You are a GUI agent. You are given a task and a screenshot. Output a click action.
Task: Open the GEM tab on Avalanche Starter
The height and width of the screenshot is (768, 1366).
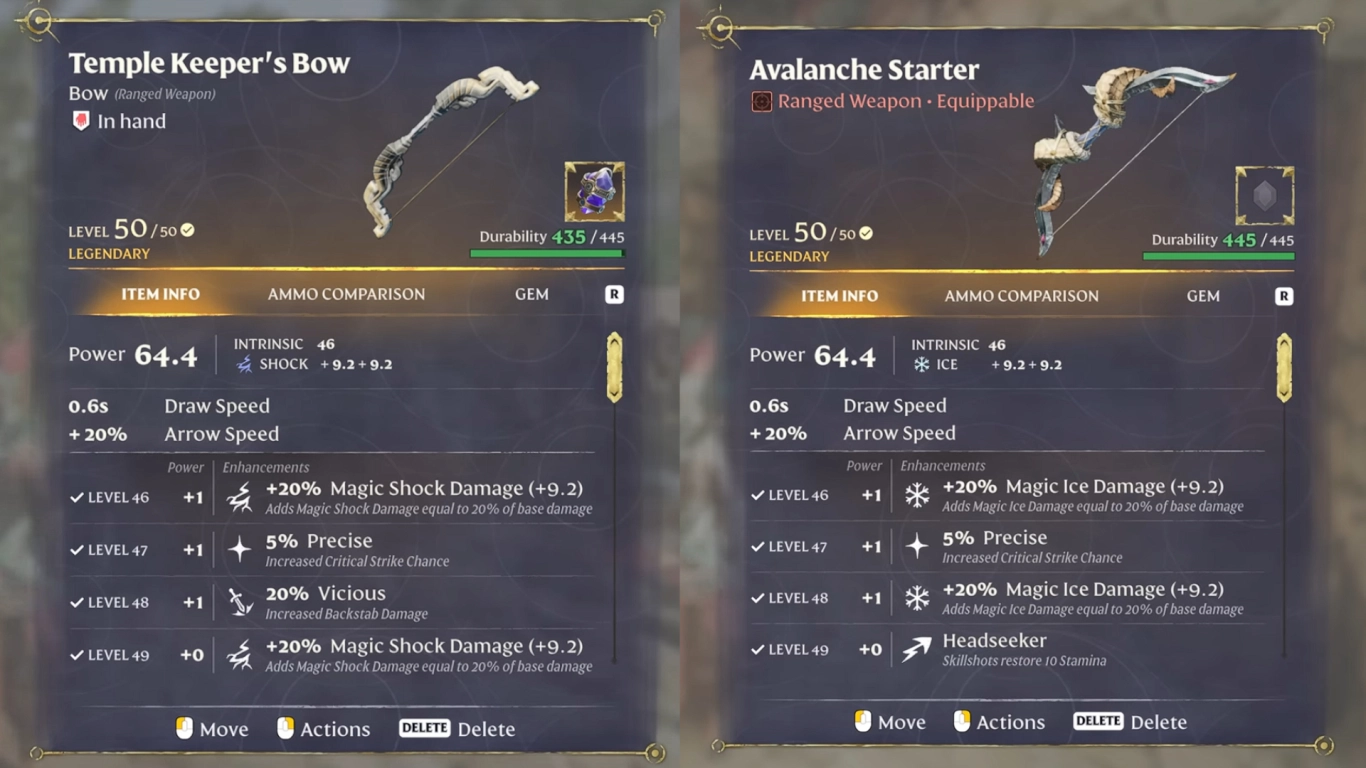1203,296
